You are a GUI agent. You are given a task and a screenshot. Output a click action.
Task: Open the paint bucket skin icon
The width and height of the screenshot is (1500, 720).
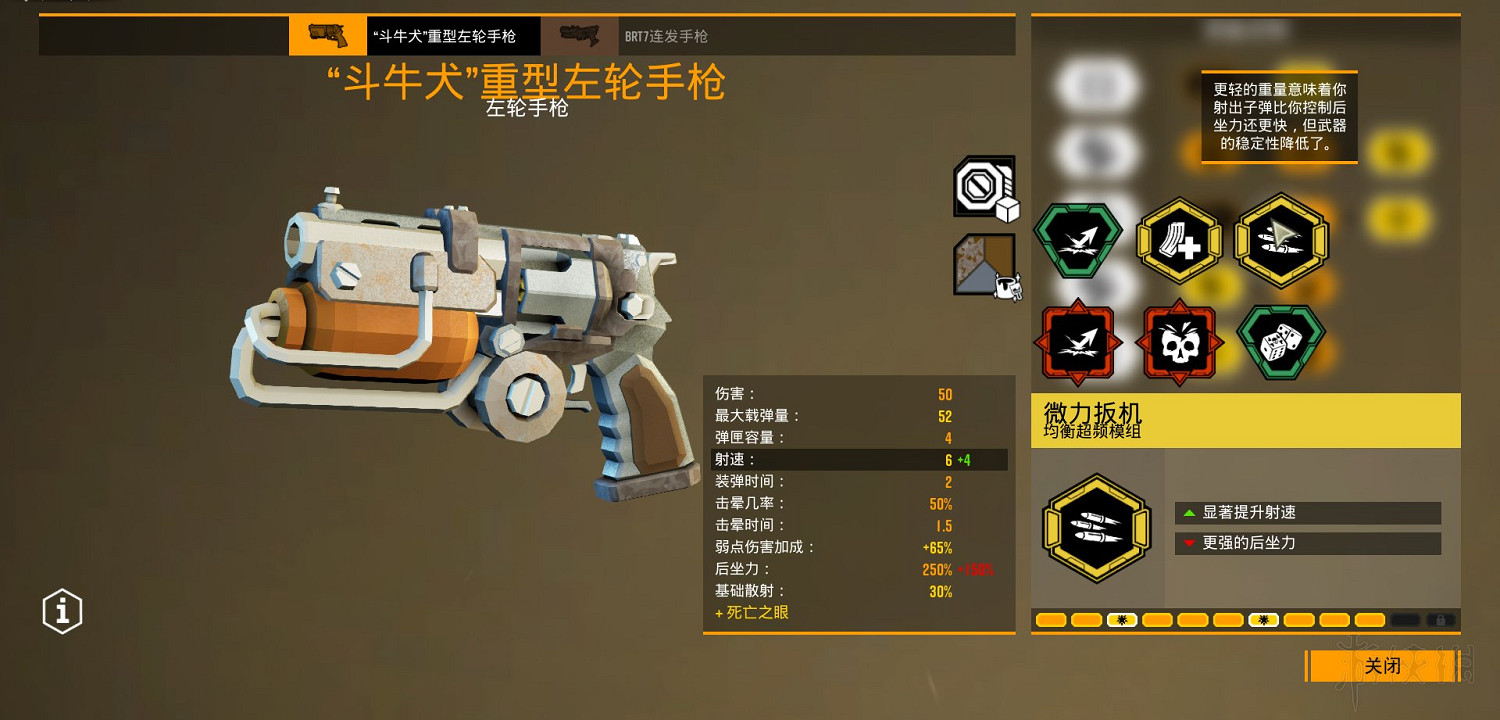pyautogui.click(x=1006, y=286)
